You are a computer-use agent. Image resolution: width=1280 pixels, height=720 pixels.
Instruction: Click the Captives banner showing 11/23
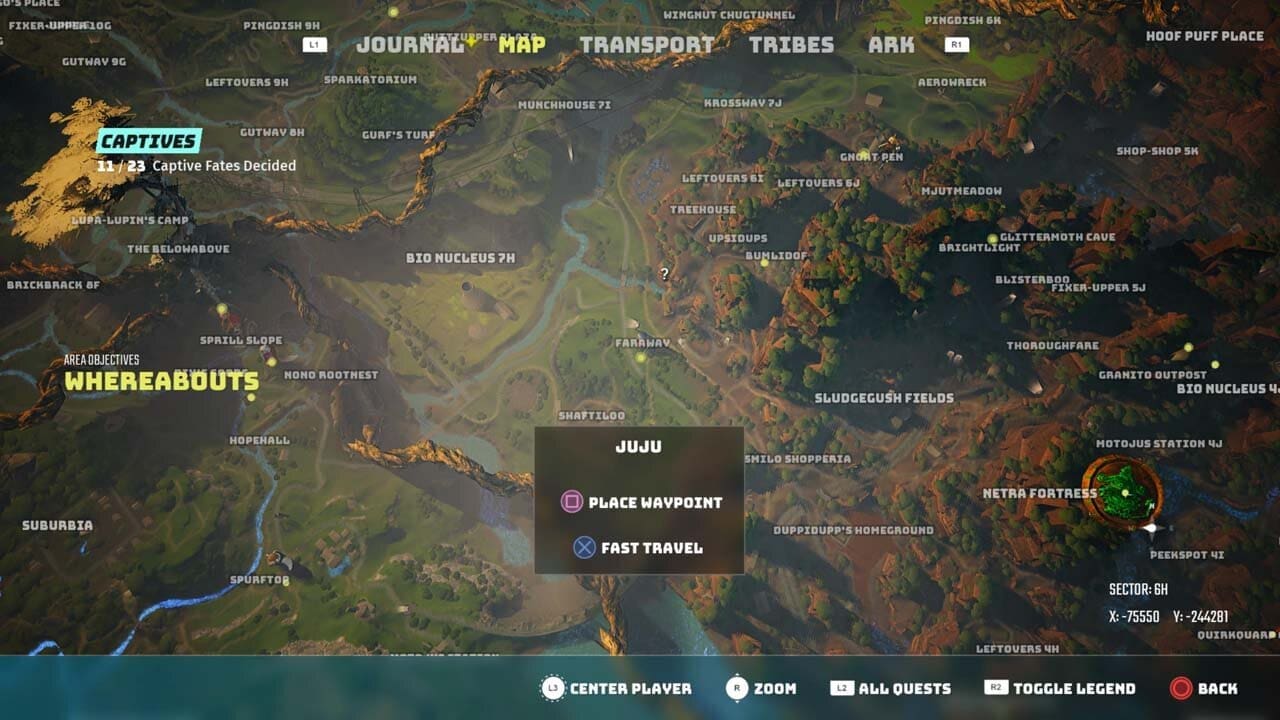click(x=150, y=141)
